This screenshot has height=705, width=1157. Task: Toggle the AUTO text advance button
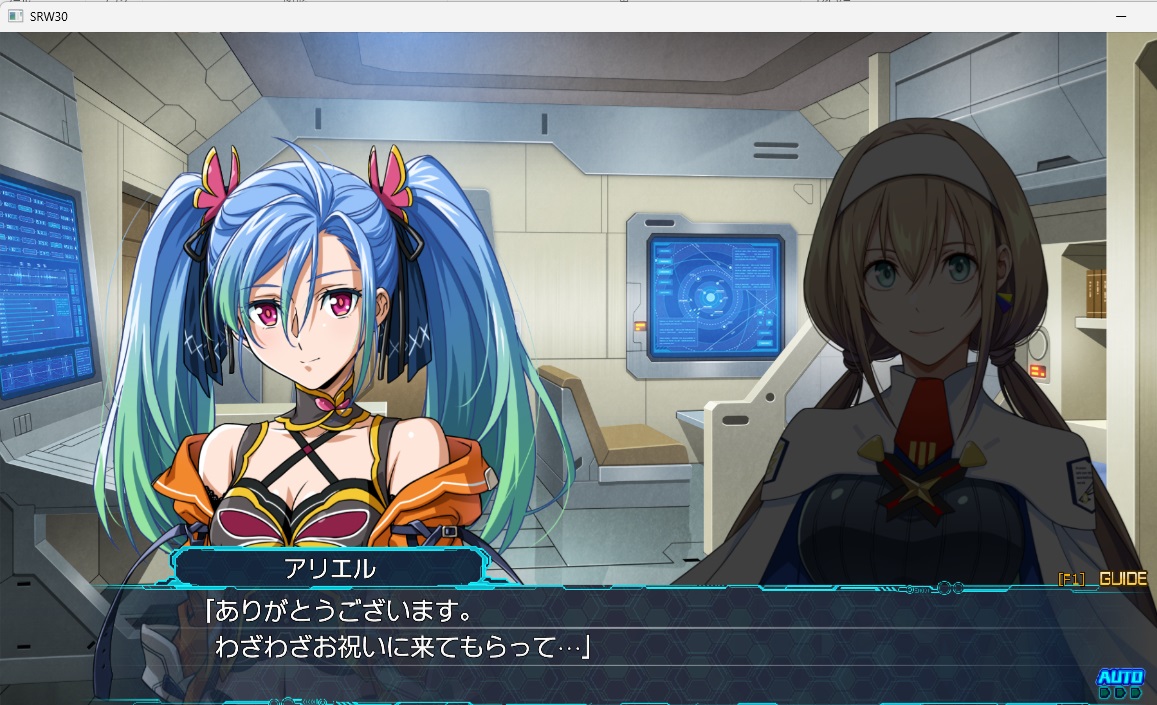1119,678
